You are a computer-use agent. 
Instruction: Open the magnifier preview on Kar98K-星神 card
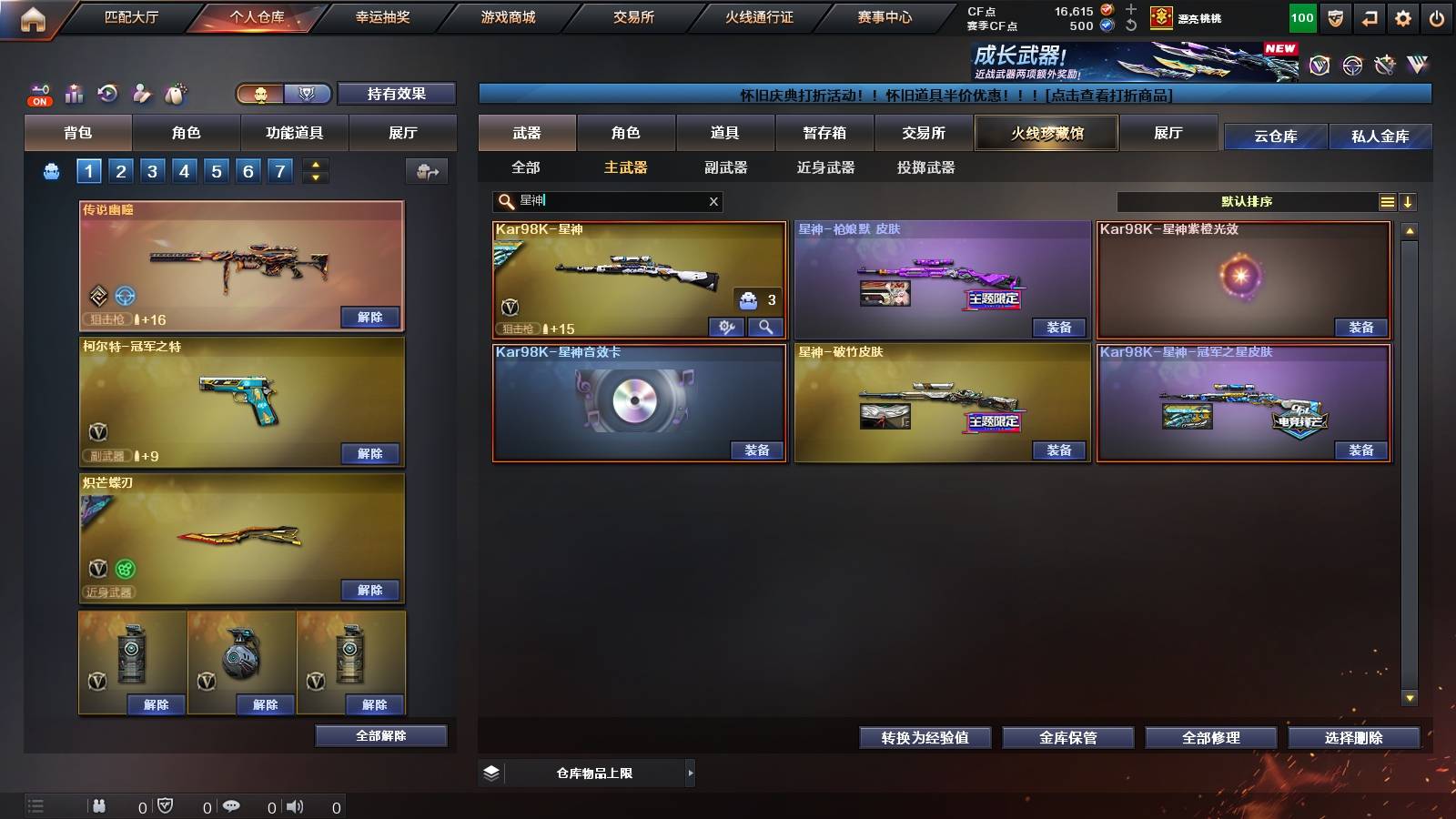click(766, 327)
